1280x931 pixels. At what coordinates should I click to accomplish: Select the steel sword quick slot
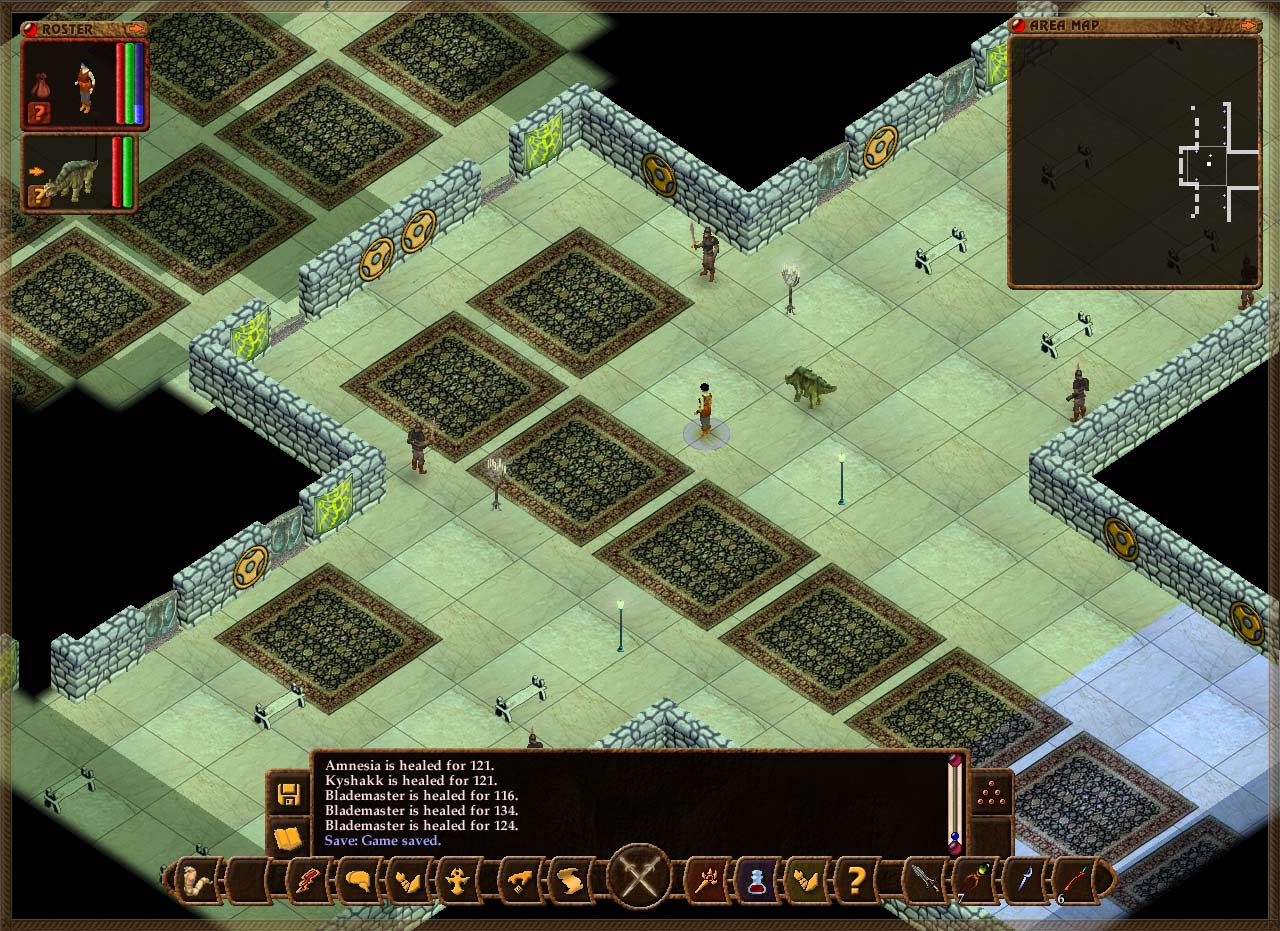[x=922, y=881]
